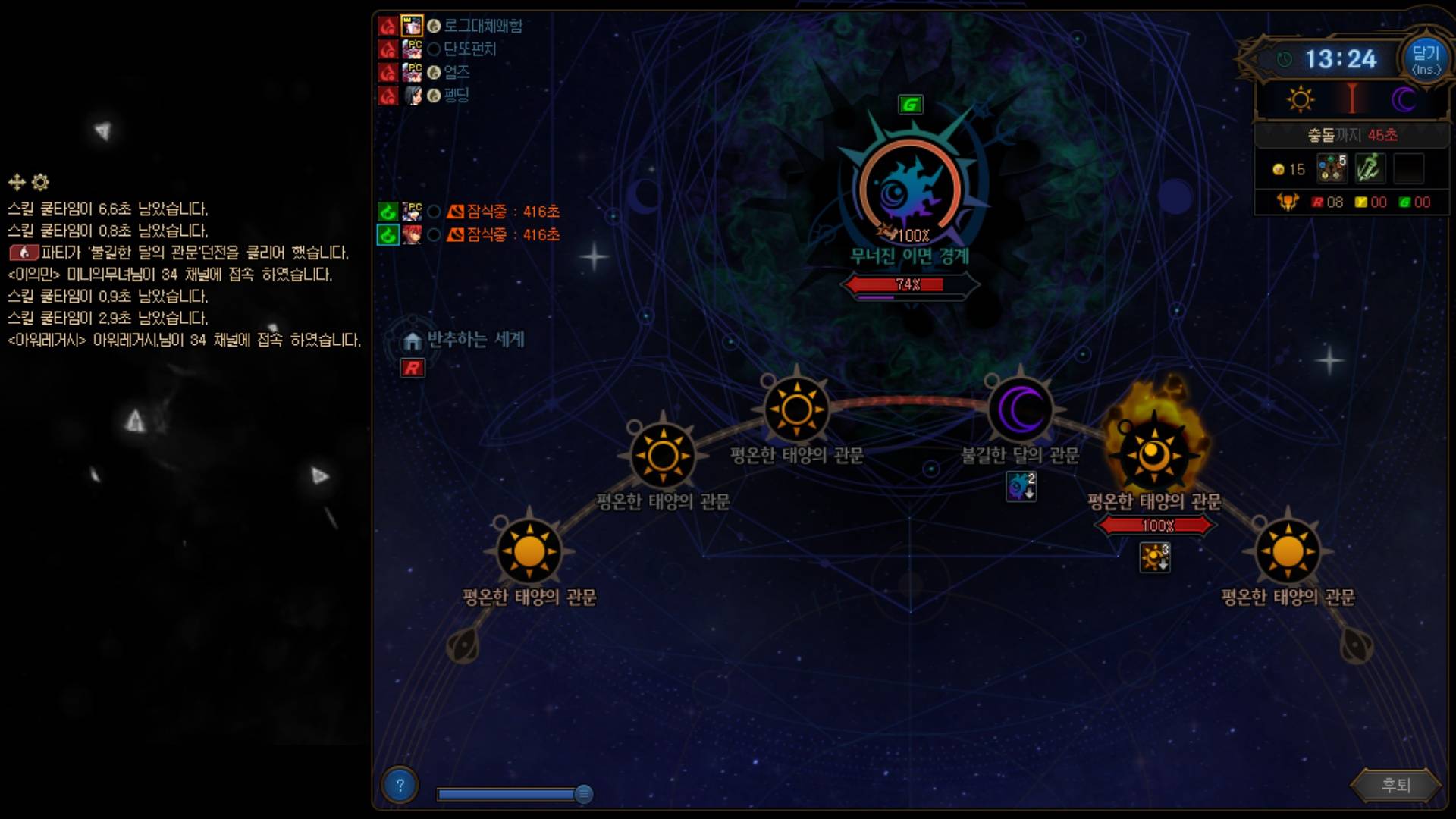Select party member 단또펀치
This screenshot has width=1456, height=819.
pos(469,49)
